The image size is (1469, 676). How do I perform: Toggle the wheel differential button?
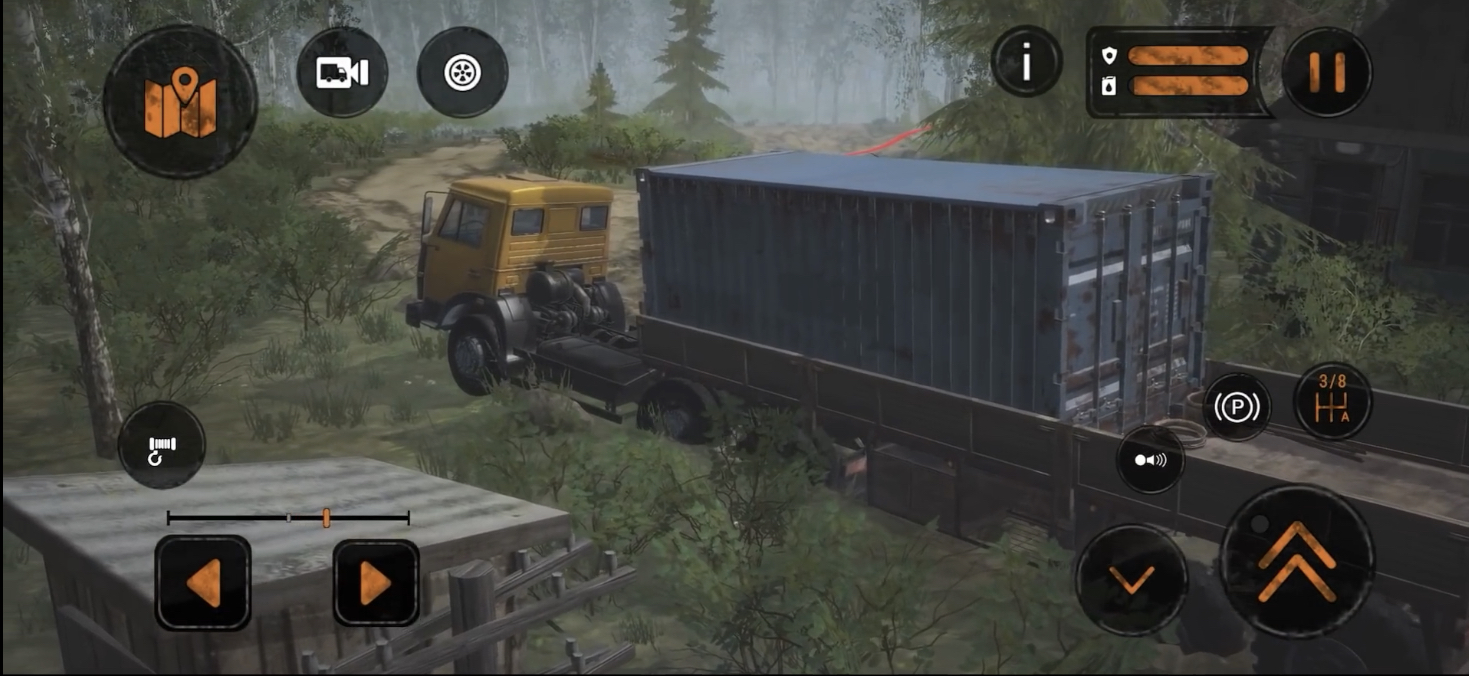(462, 73)
